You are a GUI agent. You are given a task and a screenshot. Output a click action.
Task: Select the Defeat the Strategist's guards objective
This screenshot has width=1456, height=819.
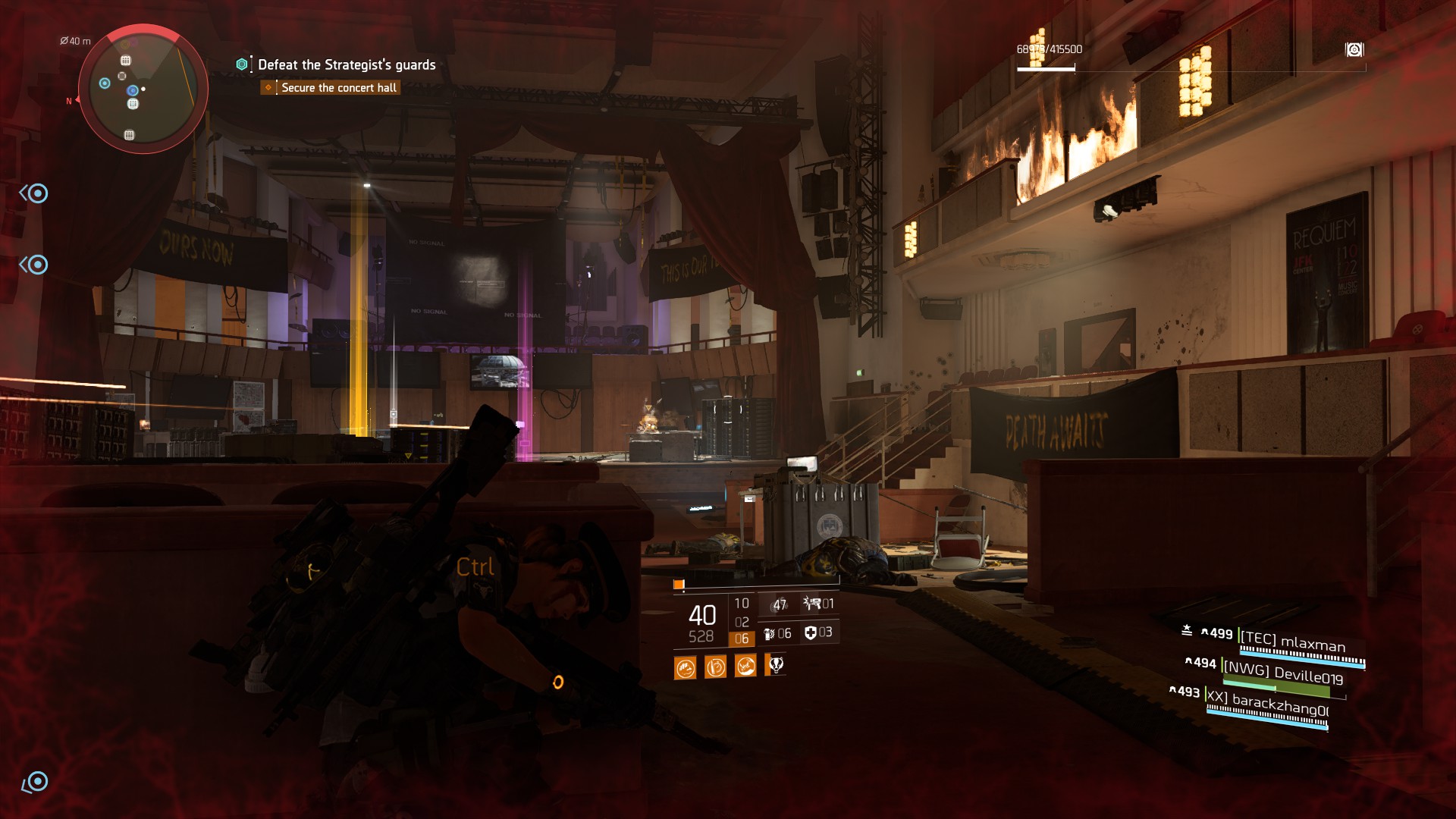(346, 65)
